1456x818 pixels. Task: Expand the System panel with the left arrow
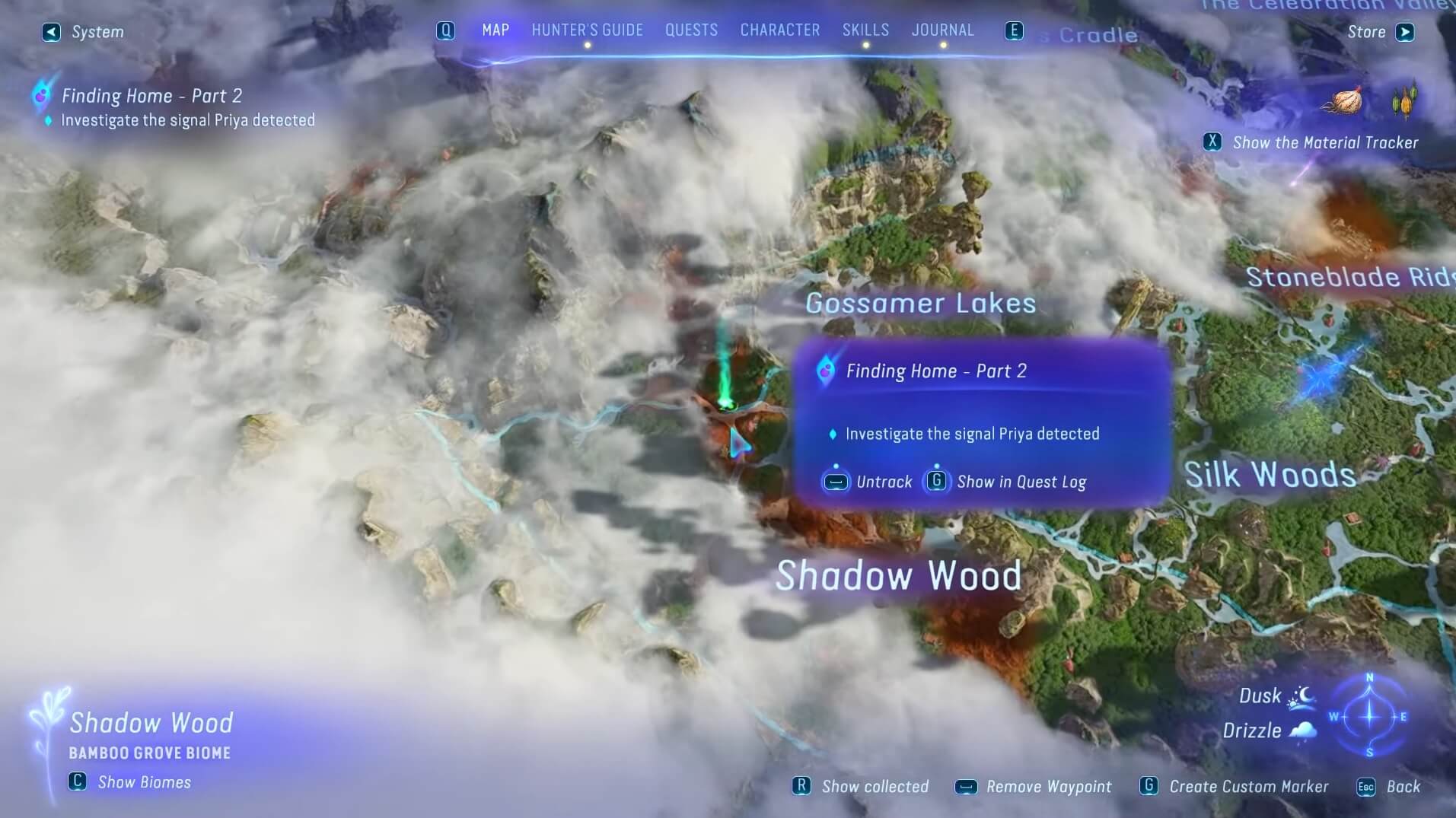[x=50, y=32]
